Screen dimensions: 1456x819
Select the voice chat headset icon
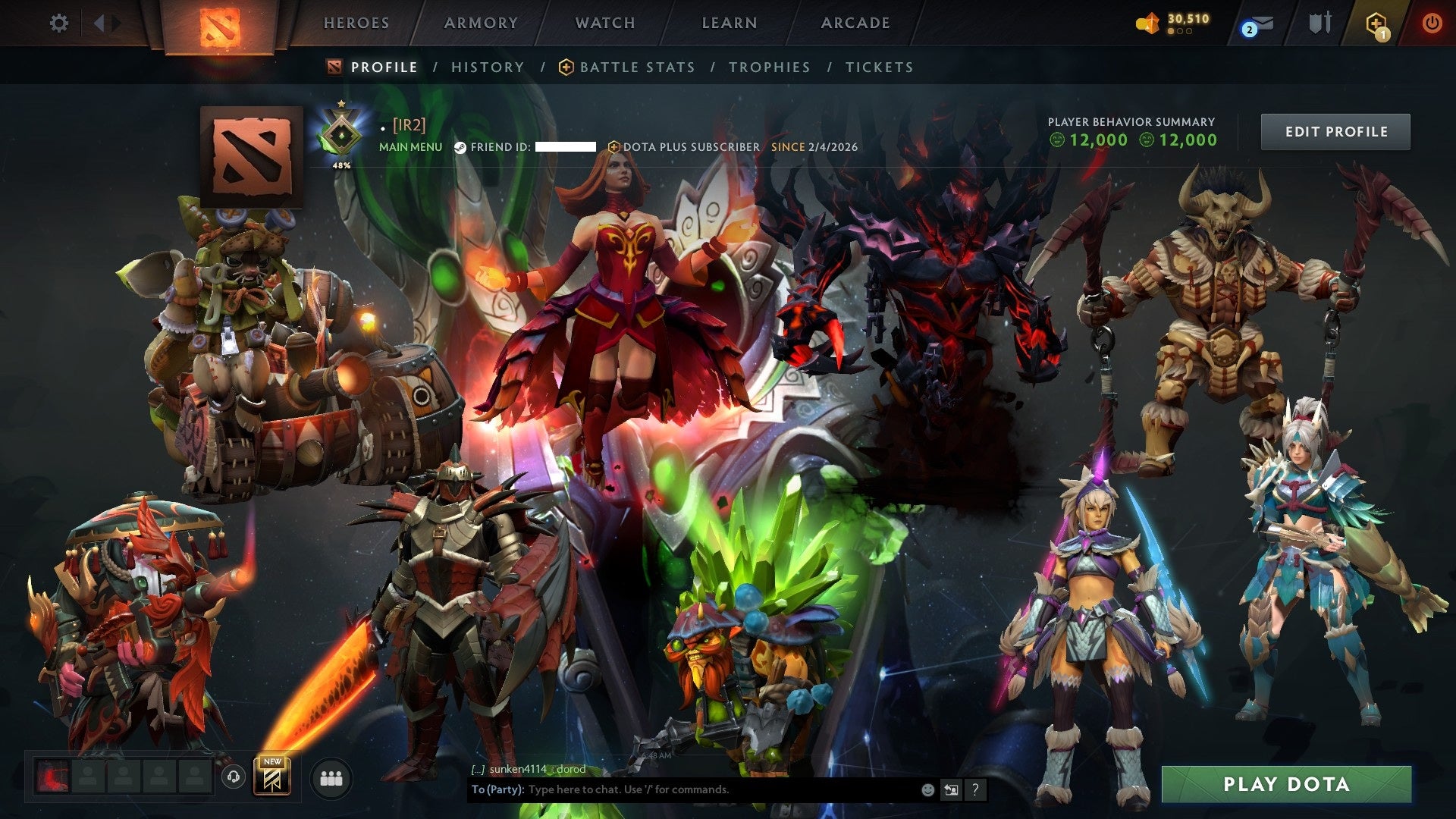tap(234, 775)
